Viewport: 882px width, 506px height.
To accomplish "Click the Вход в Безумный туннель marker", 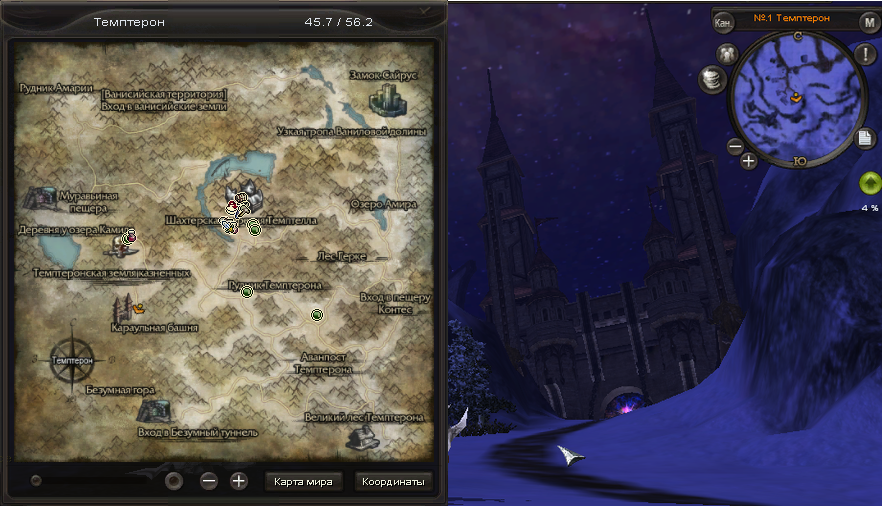I will (x=152, y=411).
